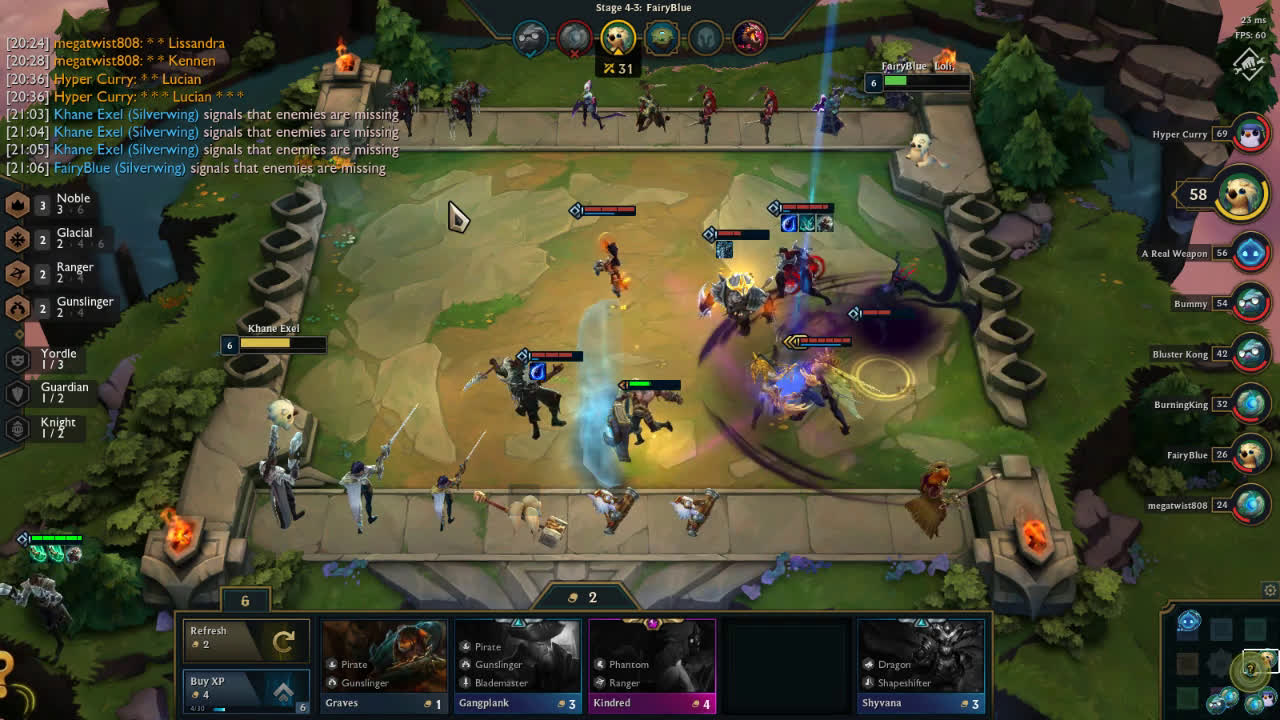Purchase Gangplank from the shop
Image resolution: width=1280 pixels, height=720 pixels.
point(517,665)
